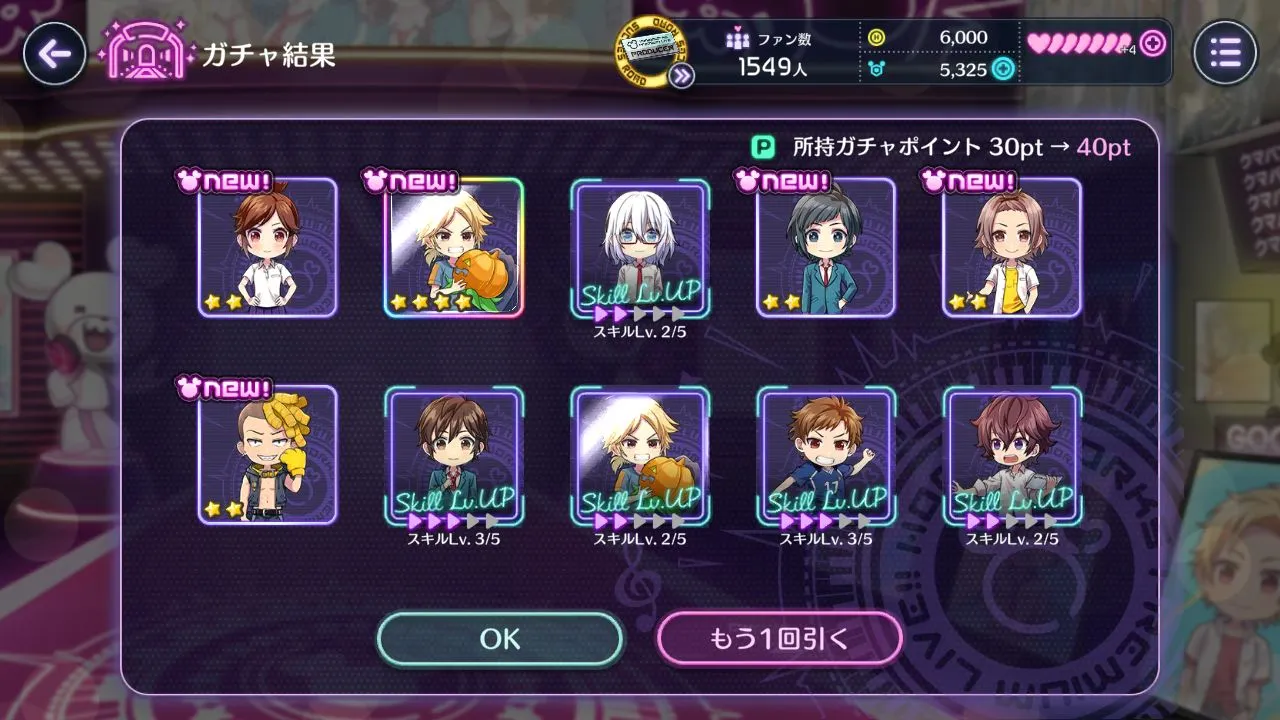The image size is (1280, 720).
Task: Open the brown-haired Skill Lv. 3/5 card
Action: click(454, 455)
